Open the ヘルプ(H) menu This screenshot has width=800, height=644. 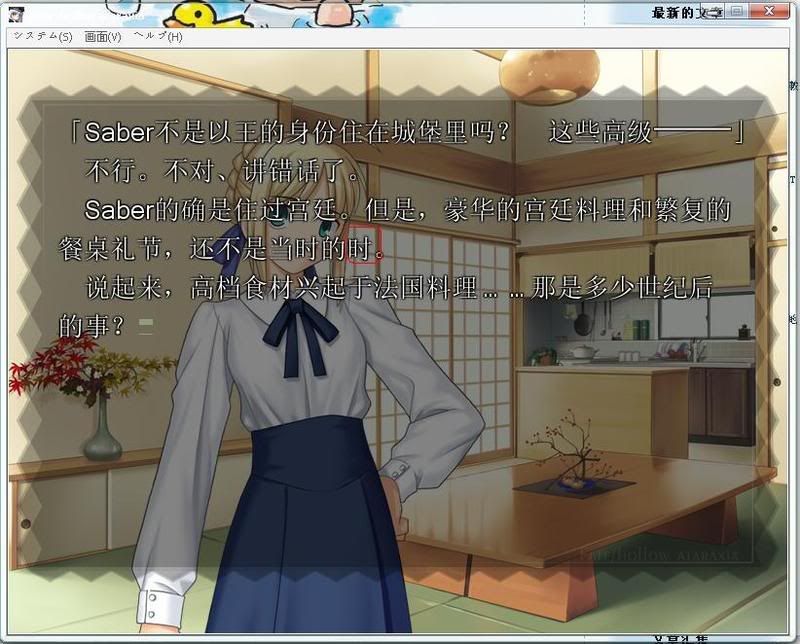pos(158,36)
